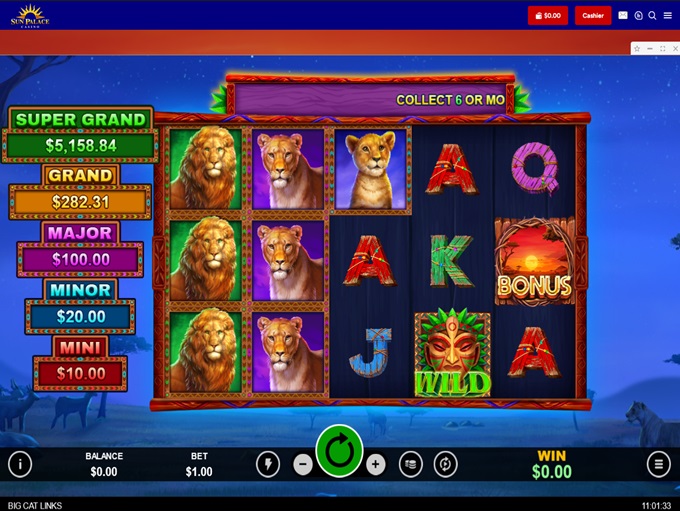Screen dimensions: 680x511
Task: Favorite the game with the star icon
Action: (637, 48)
